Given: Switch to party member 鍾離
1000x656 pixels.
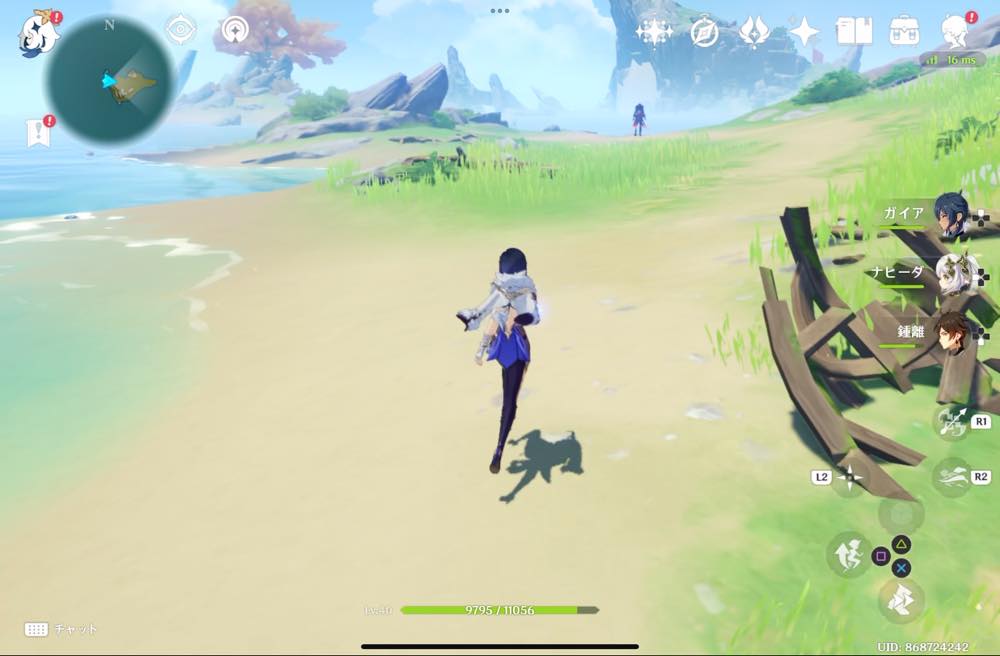Looking at the screenshot, I should (950, 331).
